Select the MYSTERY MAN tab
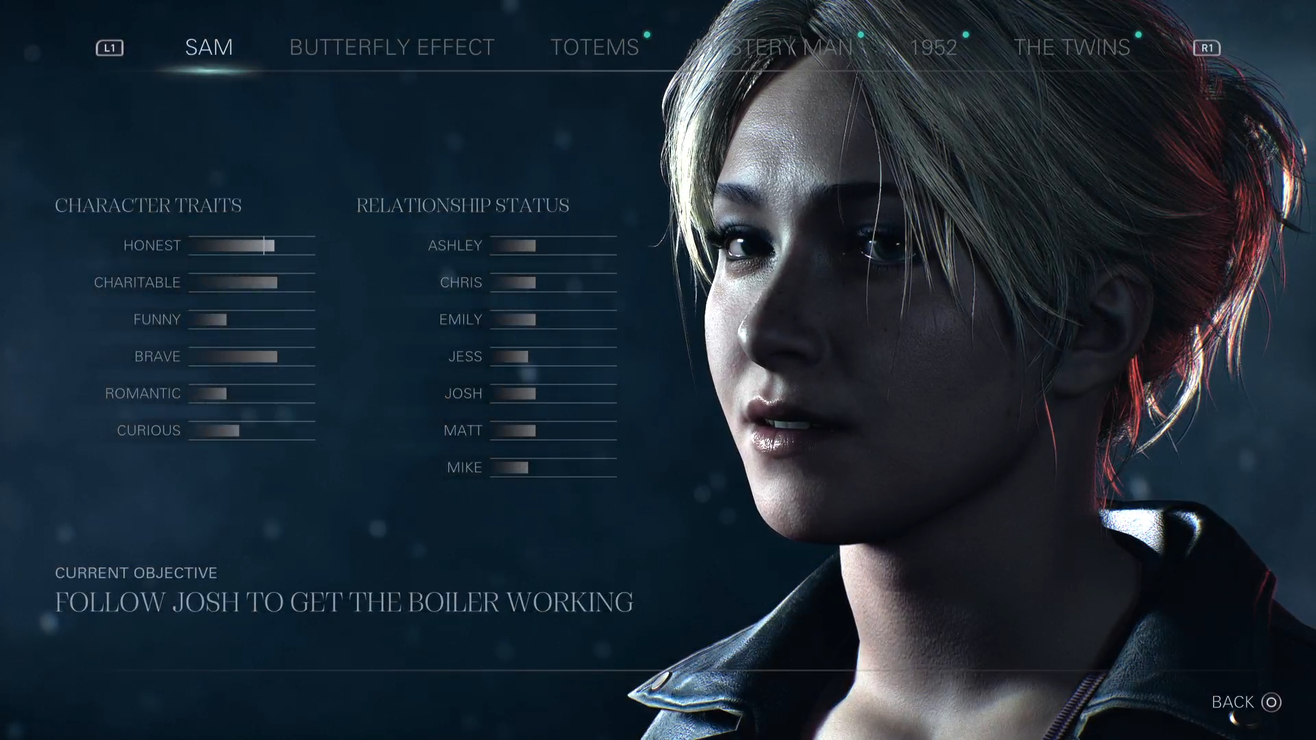Image resolution: width=1316 pixels, height=740 pixels. tap(779, 46)
